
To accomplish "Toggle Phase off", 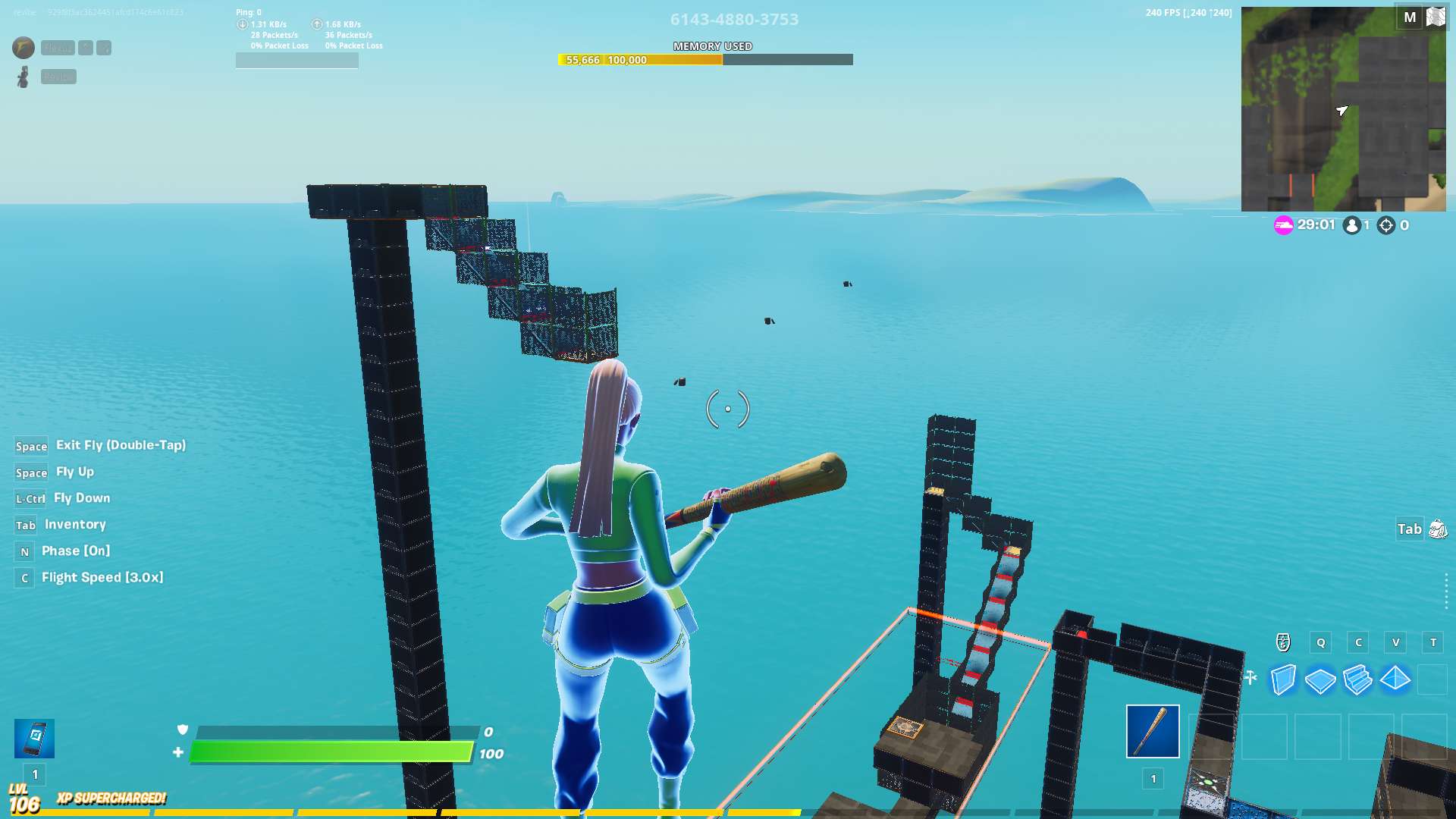I will coord(24,551).
